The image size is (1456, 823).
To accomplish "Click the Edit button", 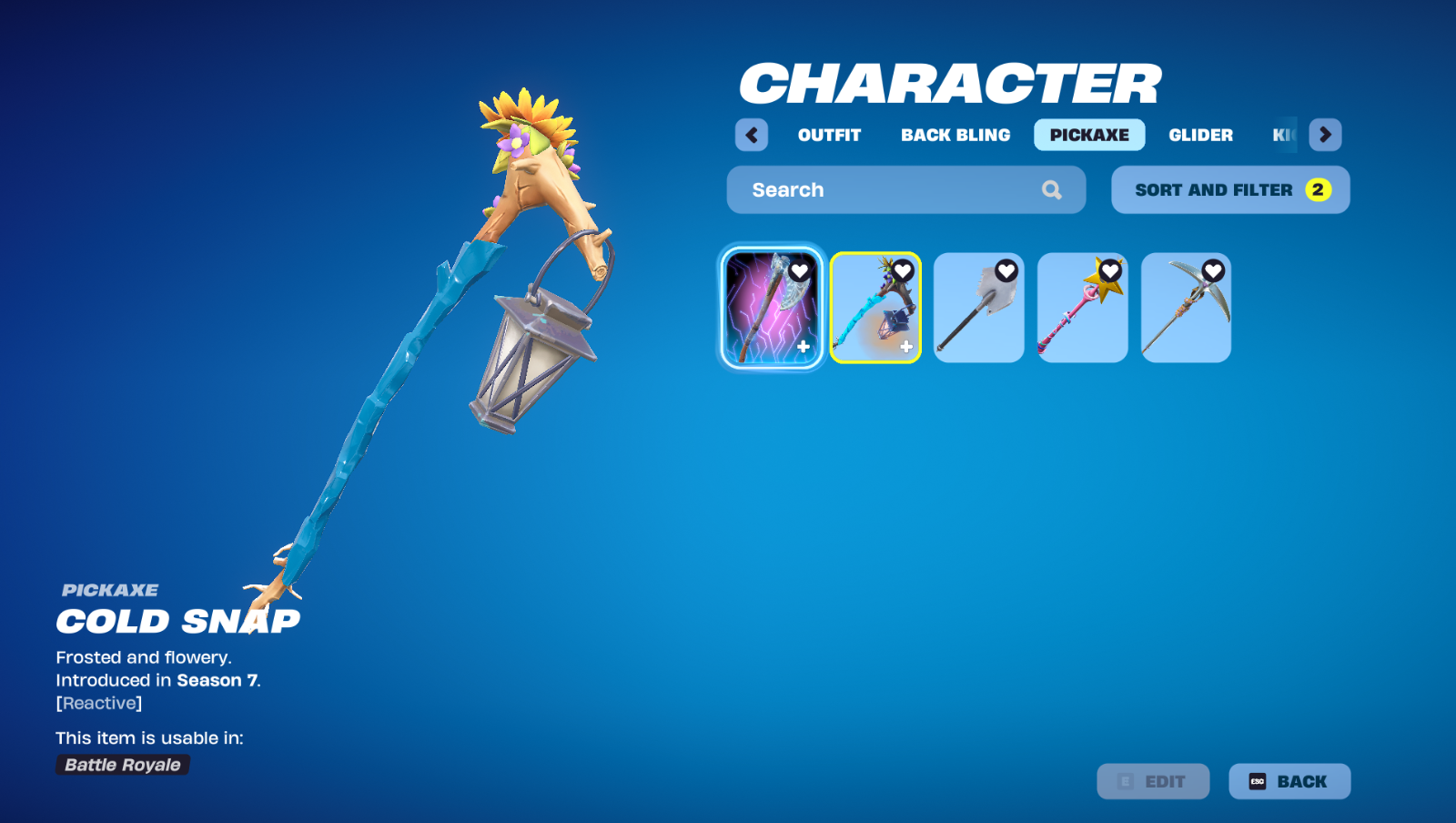I will click(1153, 781).
